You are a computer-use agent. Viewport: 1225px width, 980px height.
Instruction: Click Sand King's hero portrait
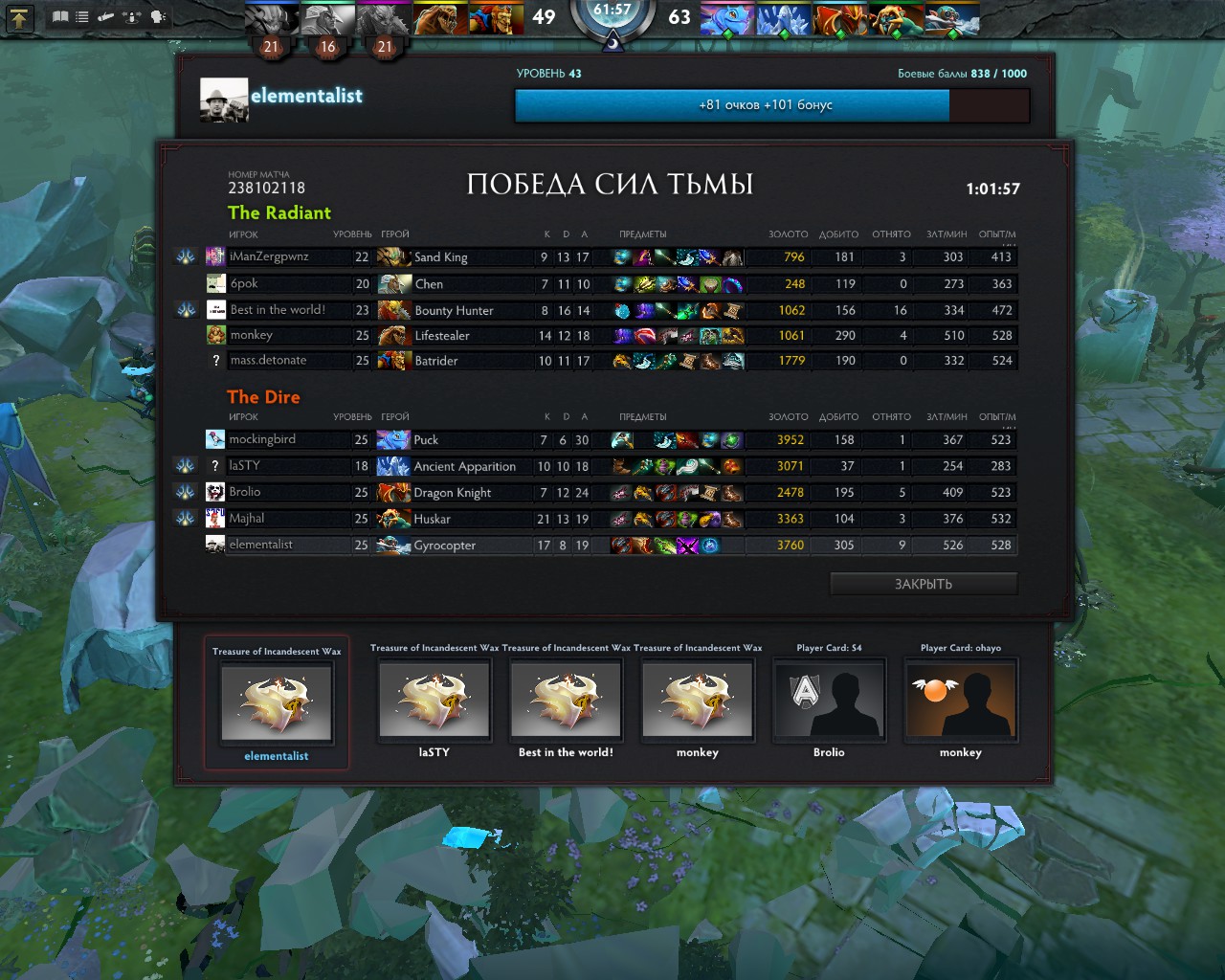[x=395, y=256]
